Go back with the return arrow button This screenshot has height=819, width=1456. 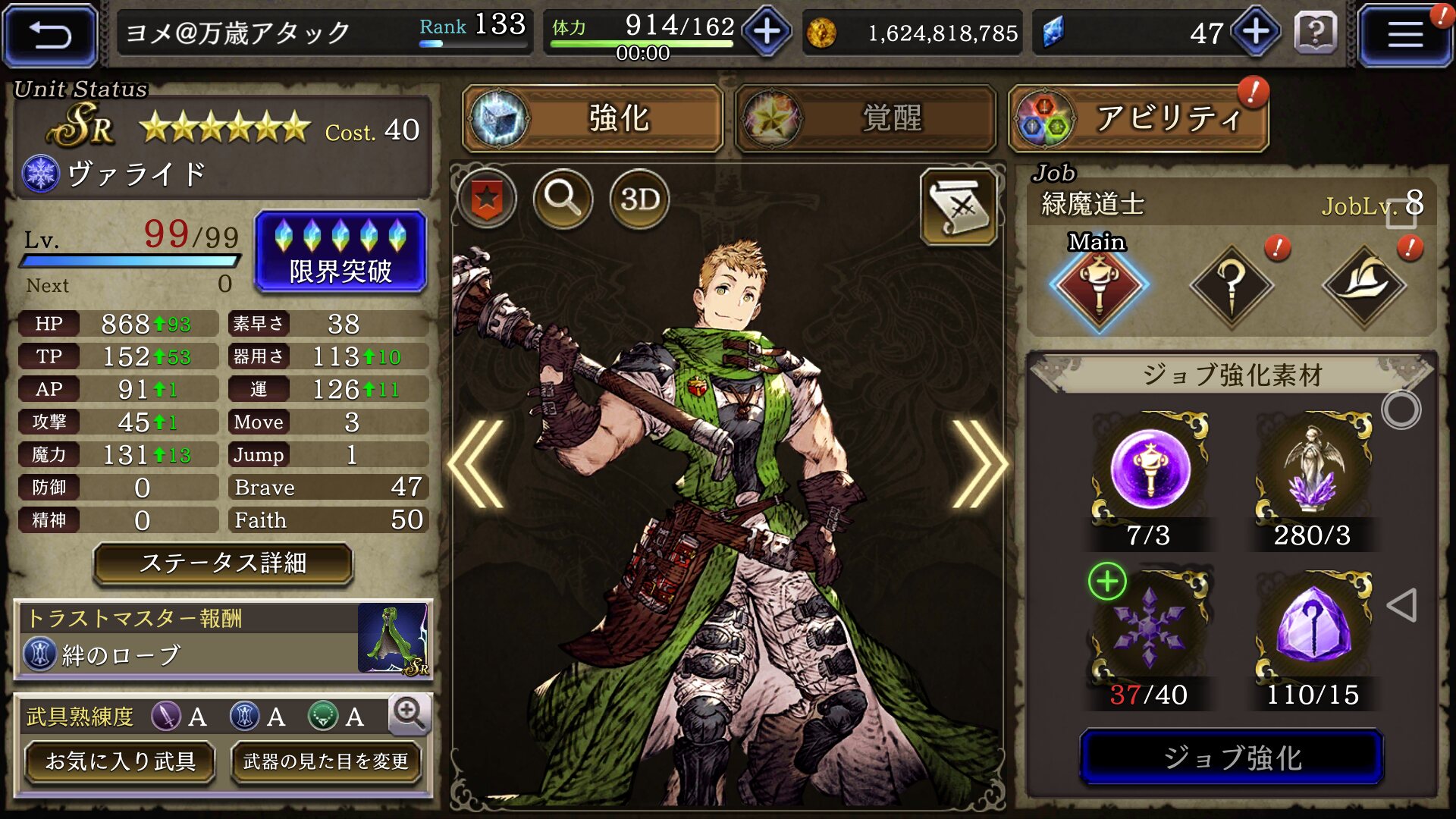pyautogui.click(x=50, y=35)
